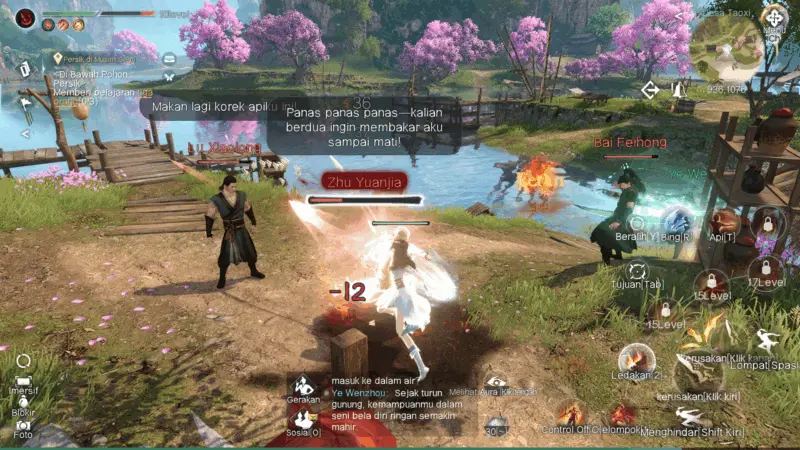Open the Gerakan emote menu
800x450 pixels.
pyautogui.click(x=304, y=385)
